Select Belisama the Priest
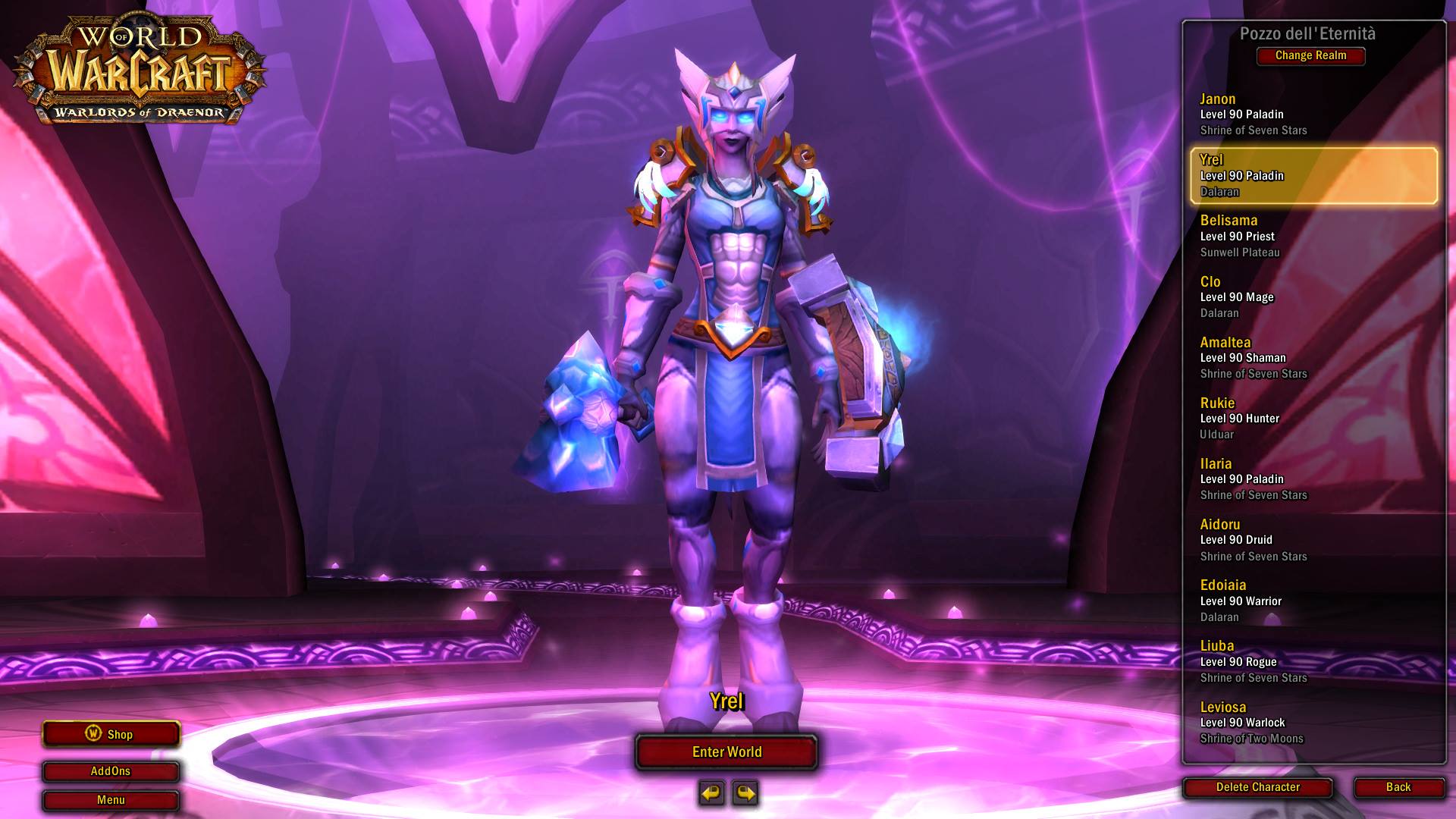 [1312, 236]
